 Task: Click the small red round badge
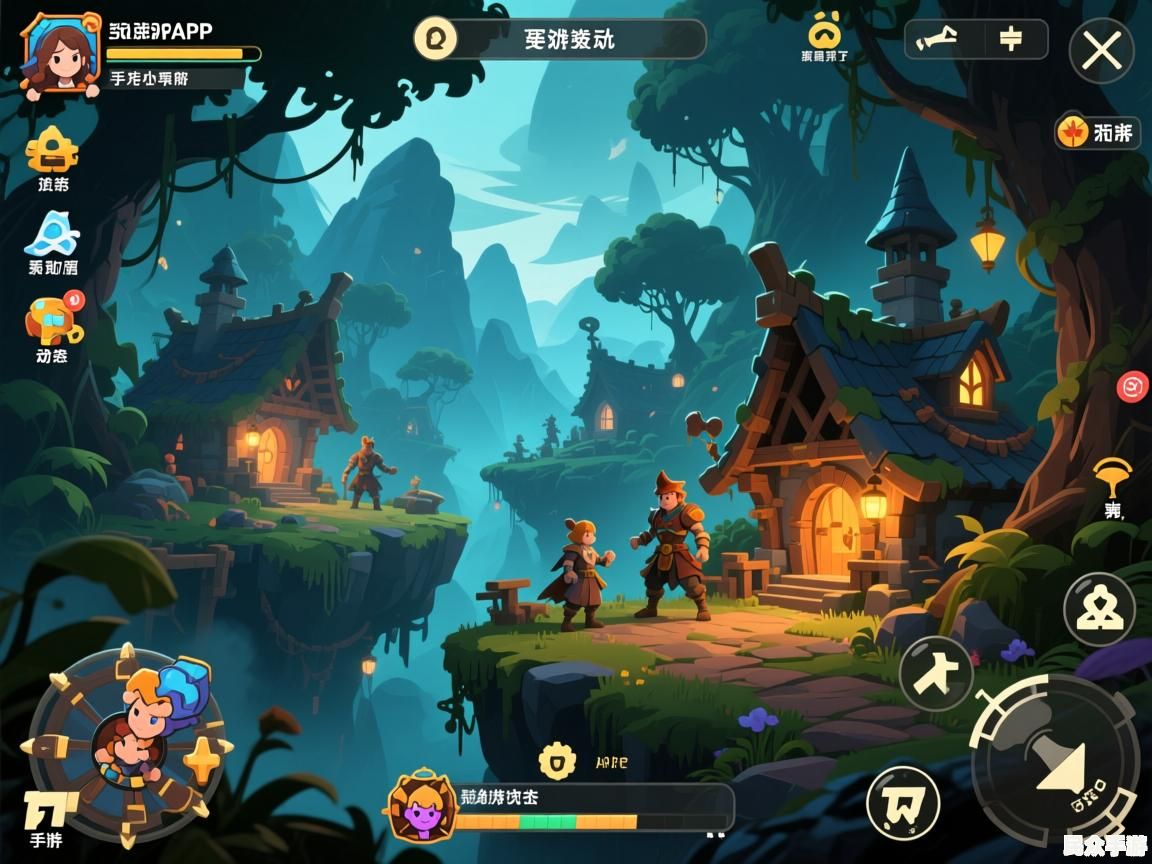[x=1132, y=385]
